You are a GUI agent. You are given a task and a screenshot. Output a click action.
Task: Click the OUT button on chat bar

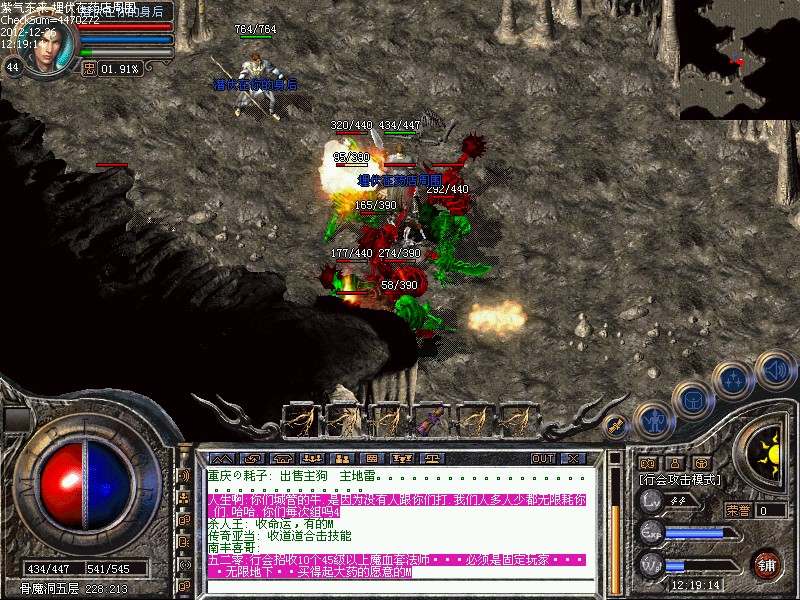coord(542,458)
